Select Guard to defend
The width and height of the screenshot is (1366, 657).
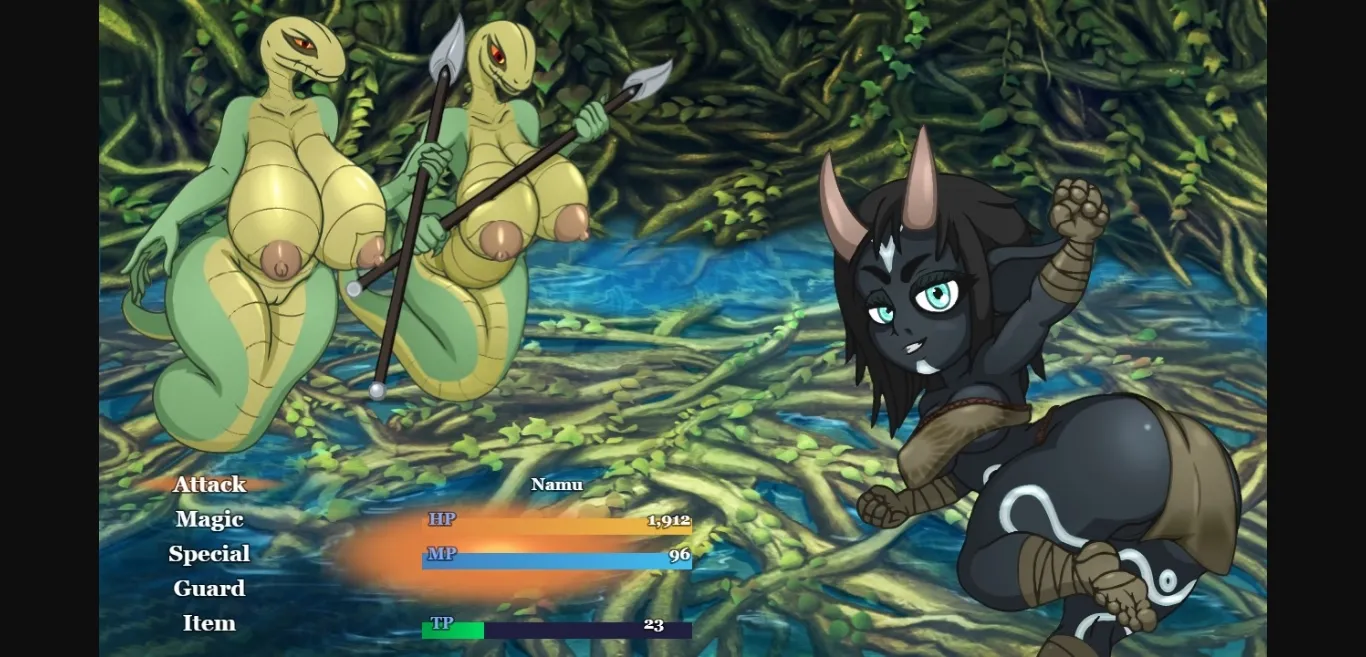(x=209, y=589)
